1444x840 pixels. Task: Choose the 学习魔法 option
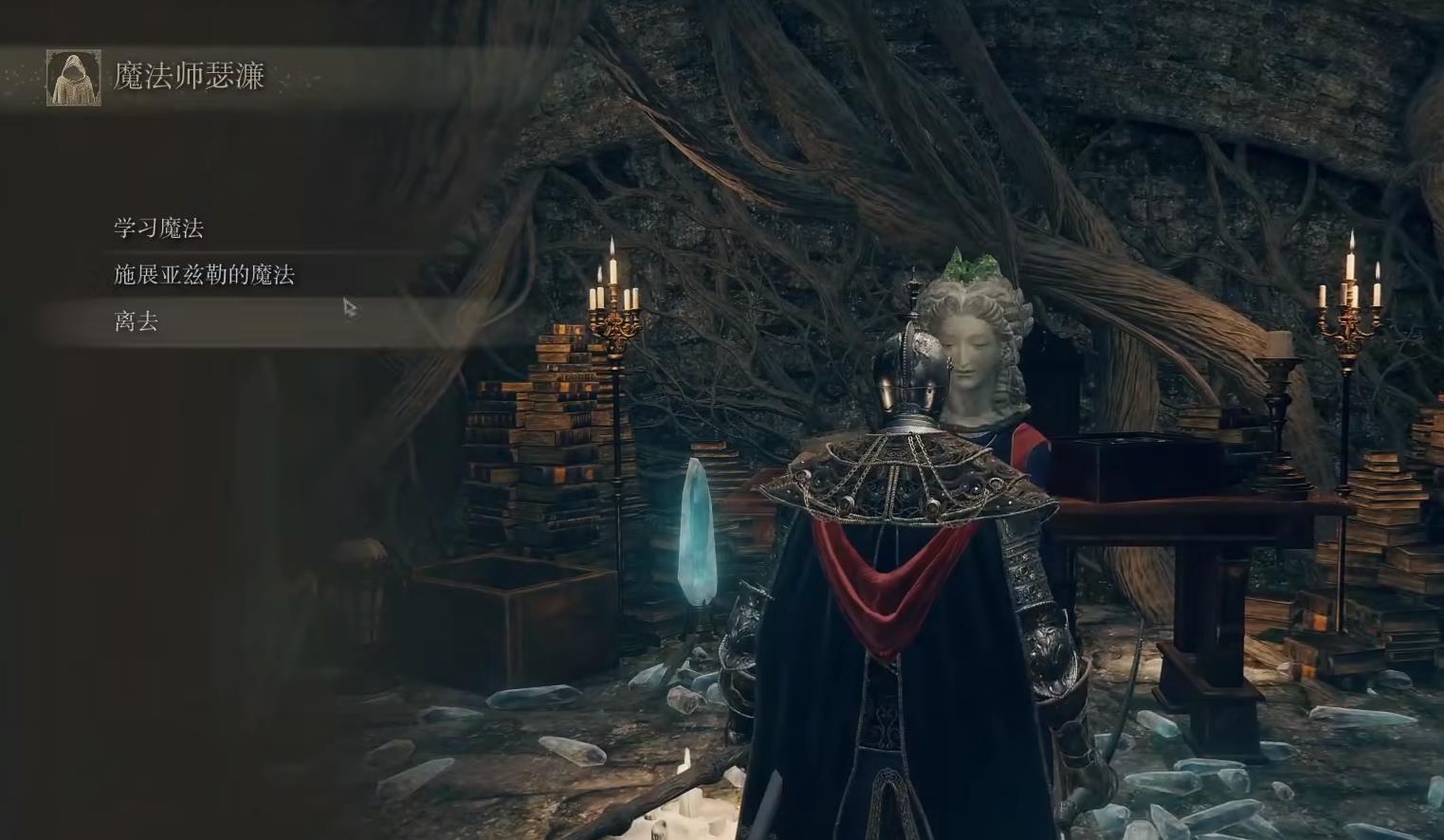[159, 228]
